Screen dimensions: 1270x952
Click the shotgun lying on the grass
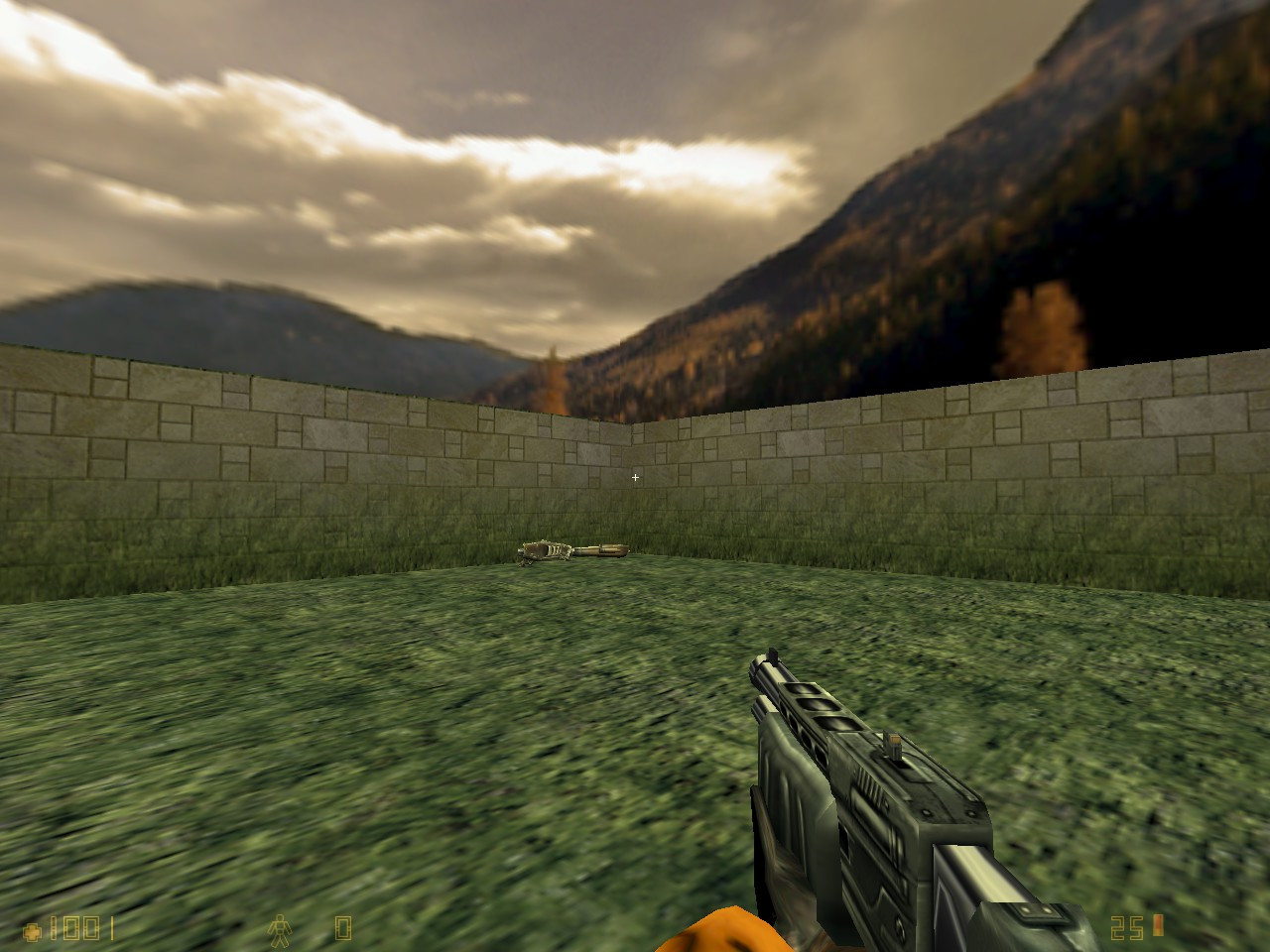[x=573, y=547]
